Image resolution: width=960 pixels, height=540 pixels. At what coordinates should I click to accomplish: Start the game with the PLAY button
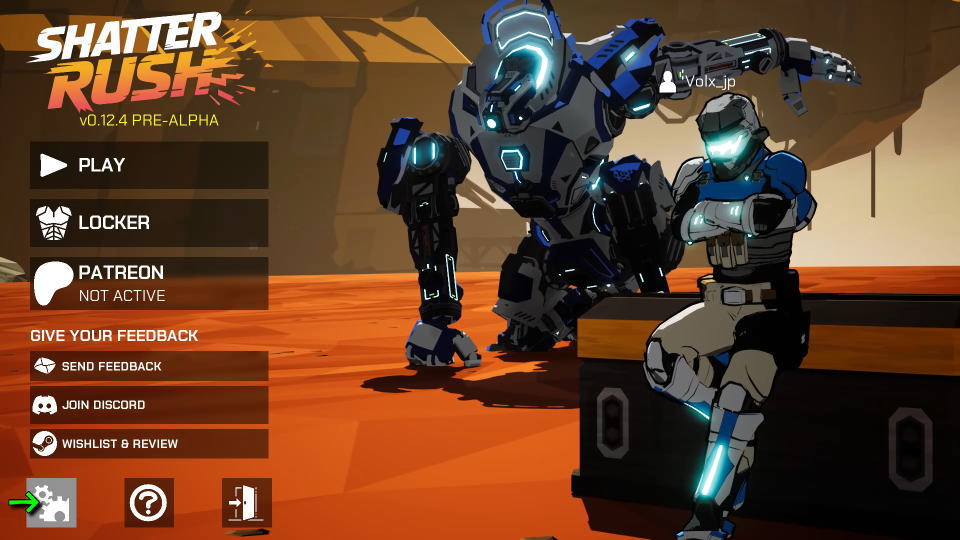click(149, 165)
